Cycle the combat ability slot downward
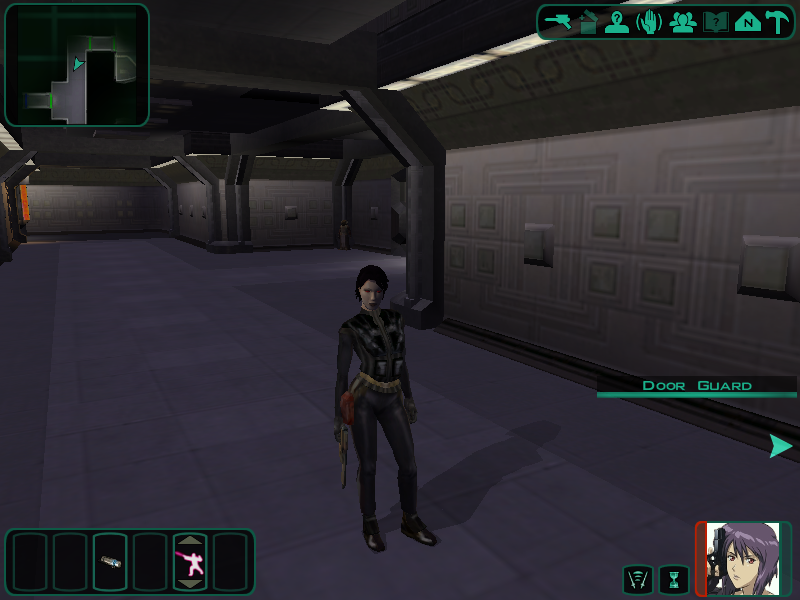This screenshot has width=800, height=600. [190, 583]
